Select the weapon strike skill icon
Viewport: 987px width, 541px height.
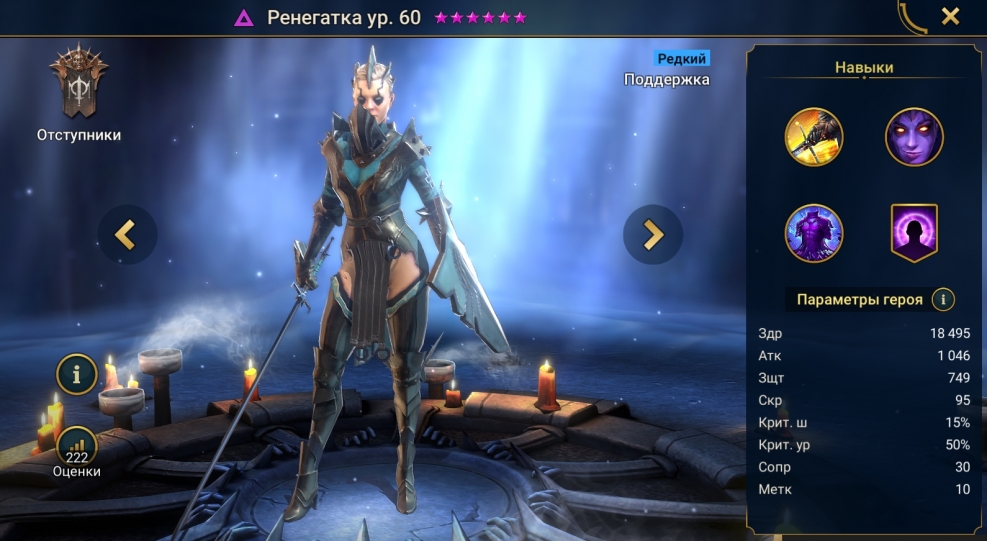coord(814,137)
